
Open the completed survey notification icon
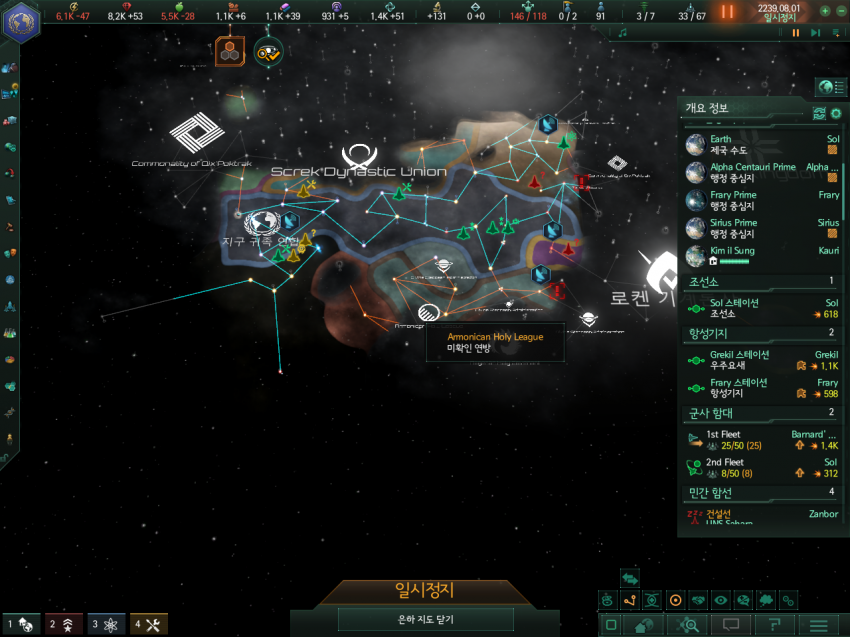pos(267,51)
